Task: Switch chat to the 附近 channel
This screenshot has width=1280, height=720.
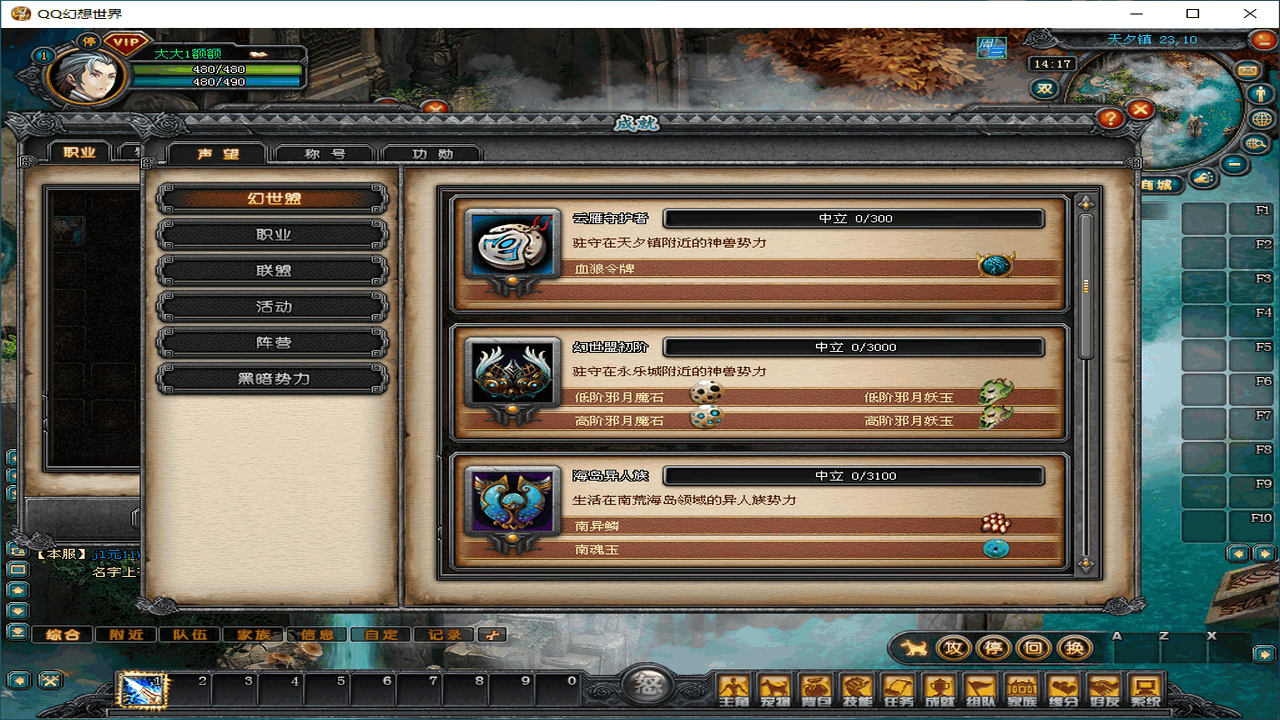Action: (126, 634)
